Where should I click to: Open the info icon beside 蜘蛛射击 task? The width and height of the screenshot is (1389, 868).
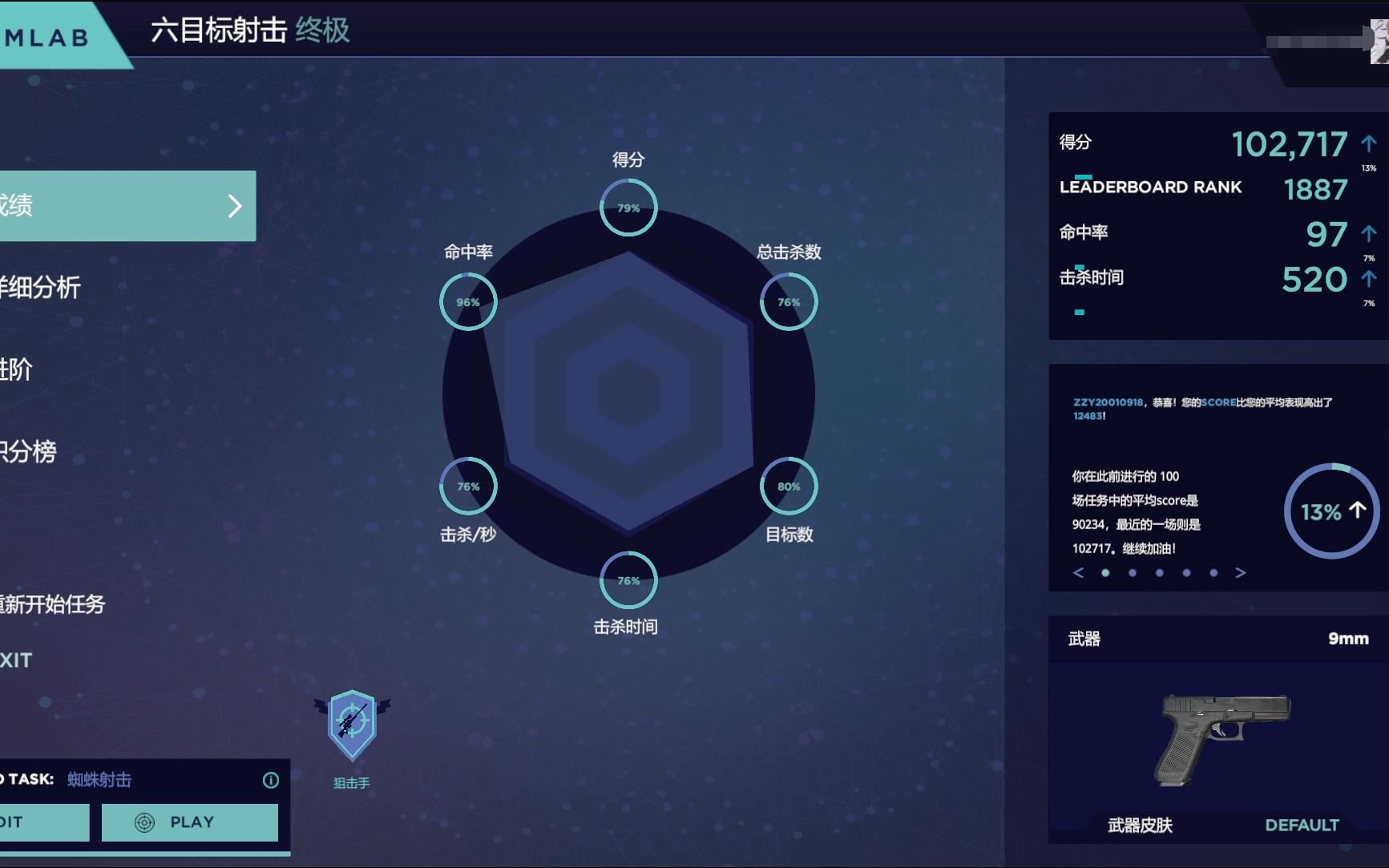pyautogui.click(x=271, y=779)
